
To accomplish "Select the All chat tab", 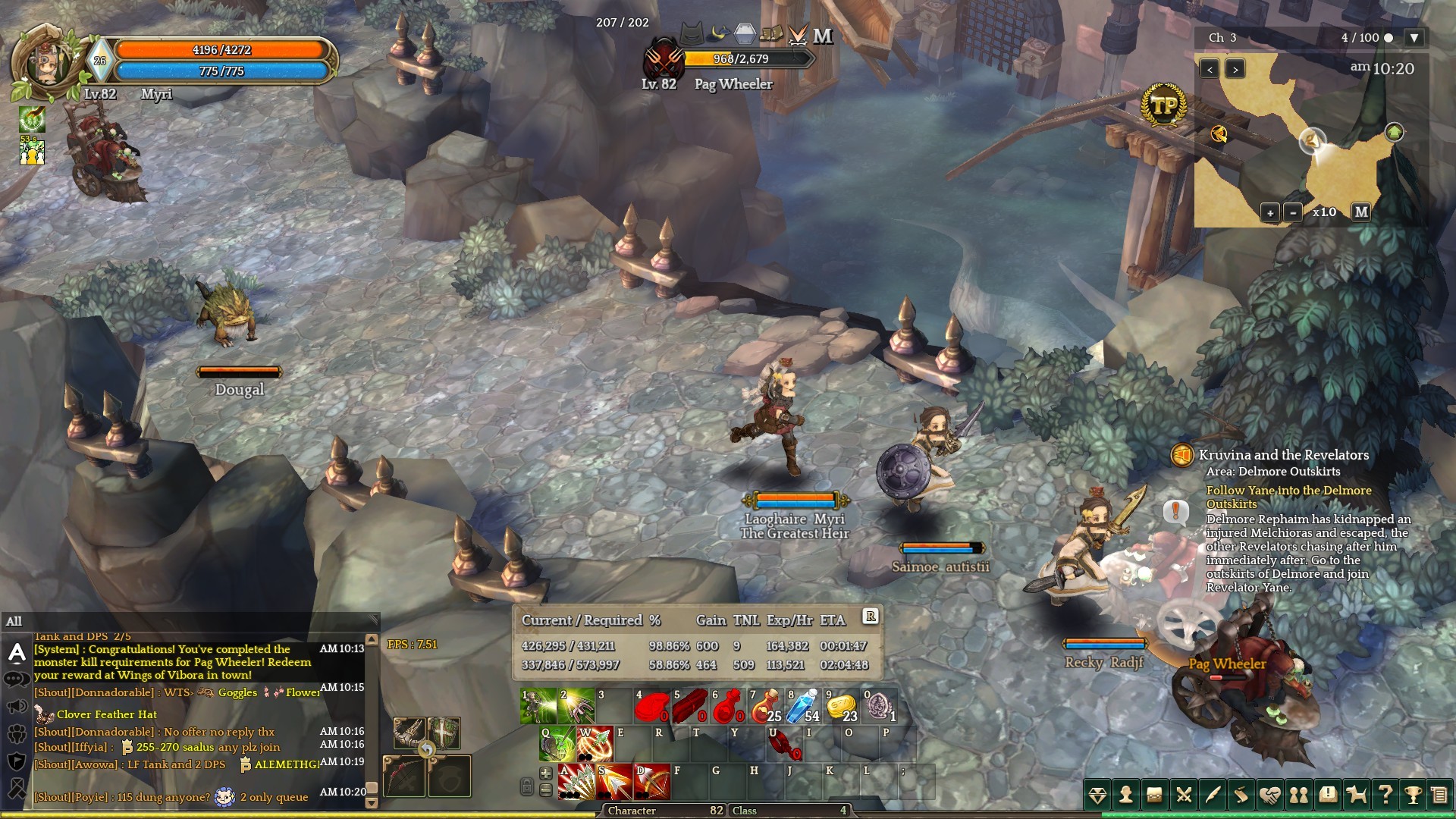I will pyautogui.click(x=14, y=622).
